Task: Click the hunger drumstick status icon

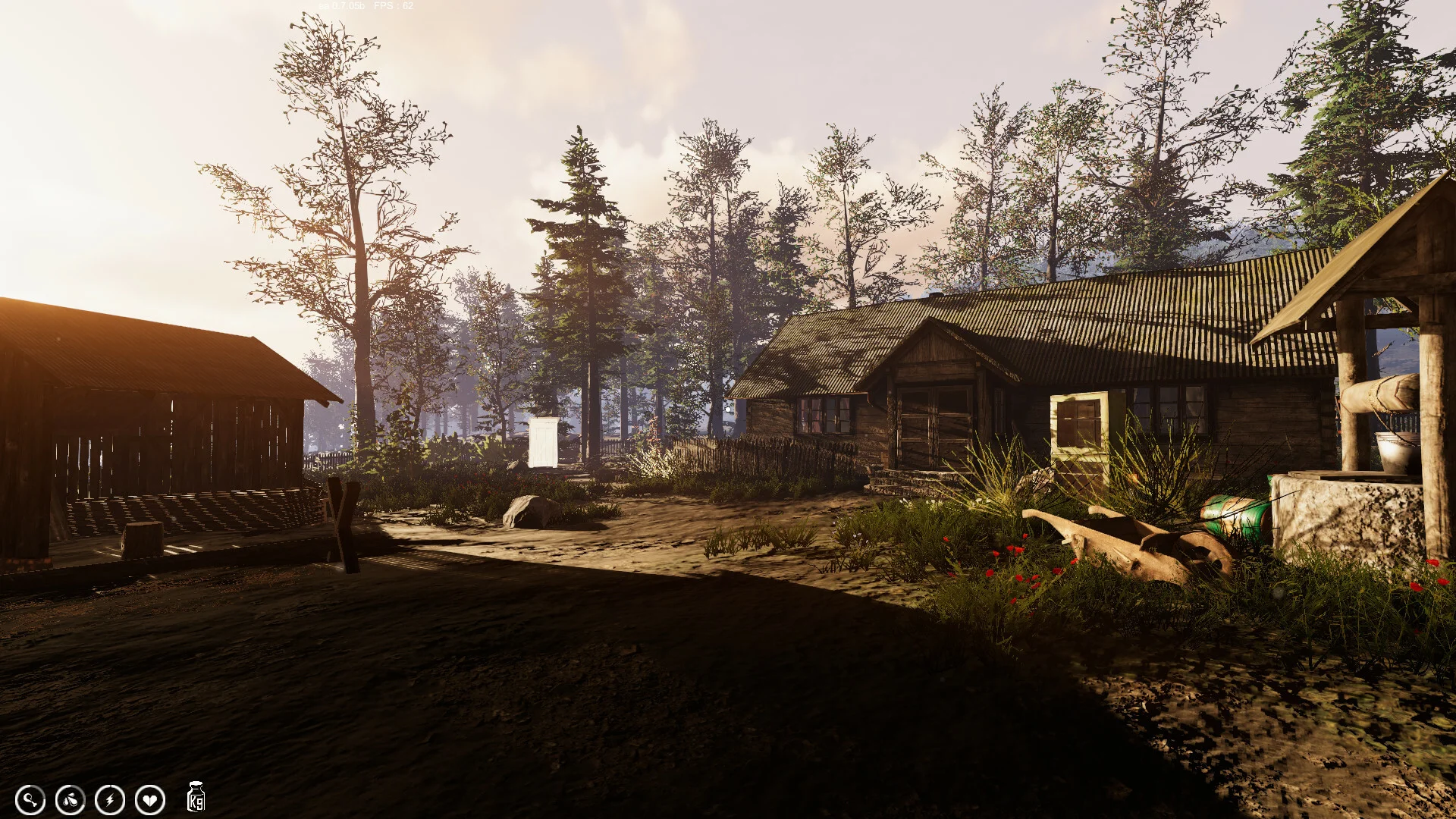Action: tap(30, 799)
